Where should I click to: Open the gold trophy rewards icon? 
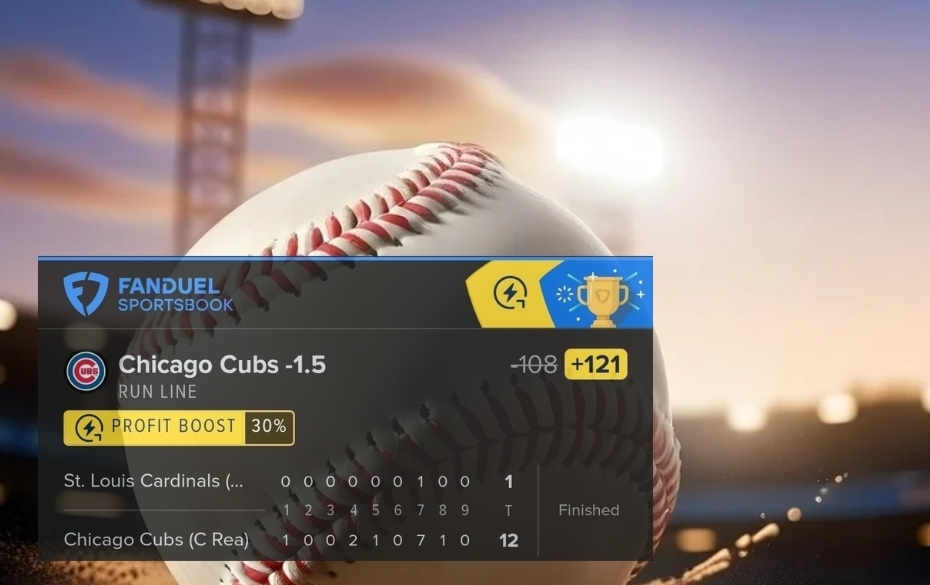click(602, 296)
